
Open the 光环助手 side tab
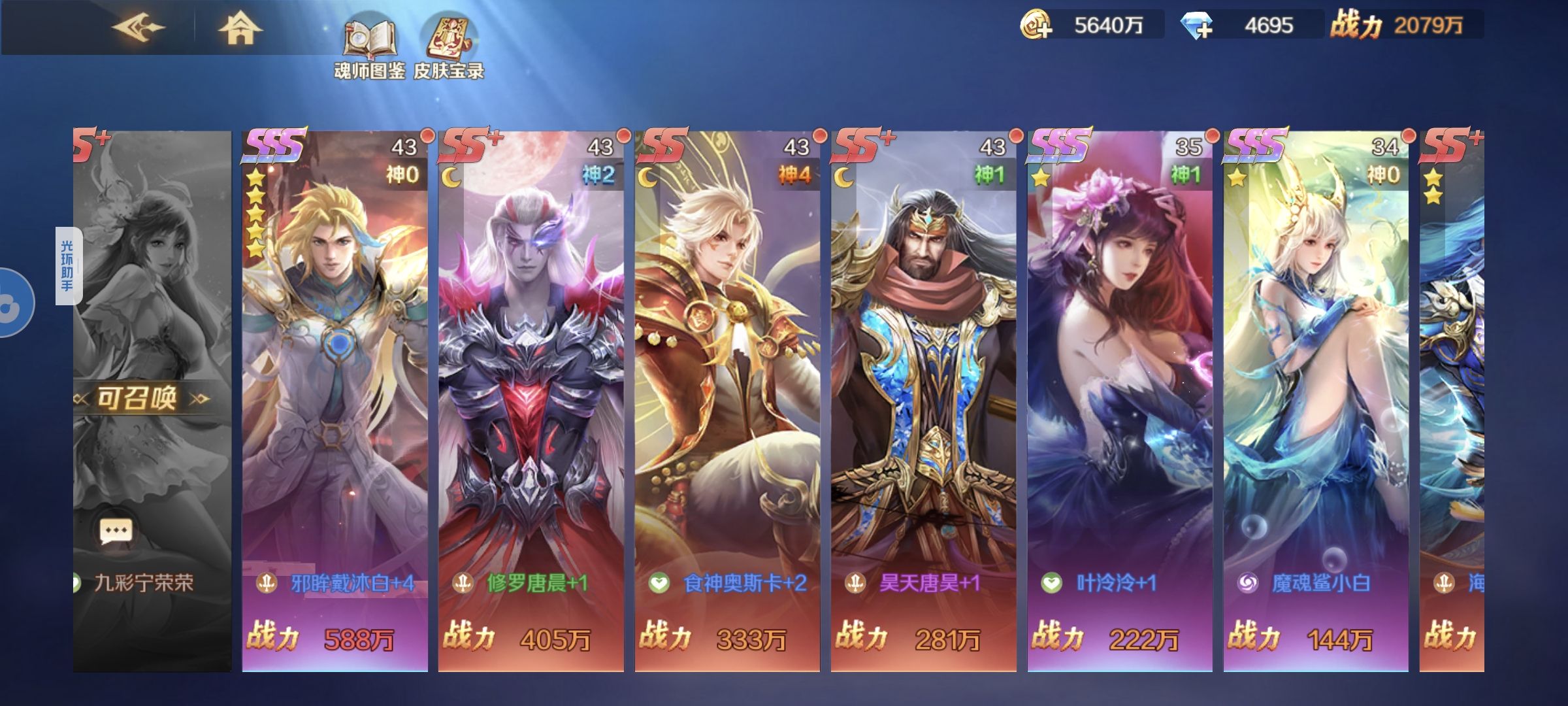pyautogui.click(x=68, y=265)
